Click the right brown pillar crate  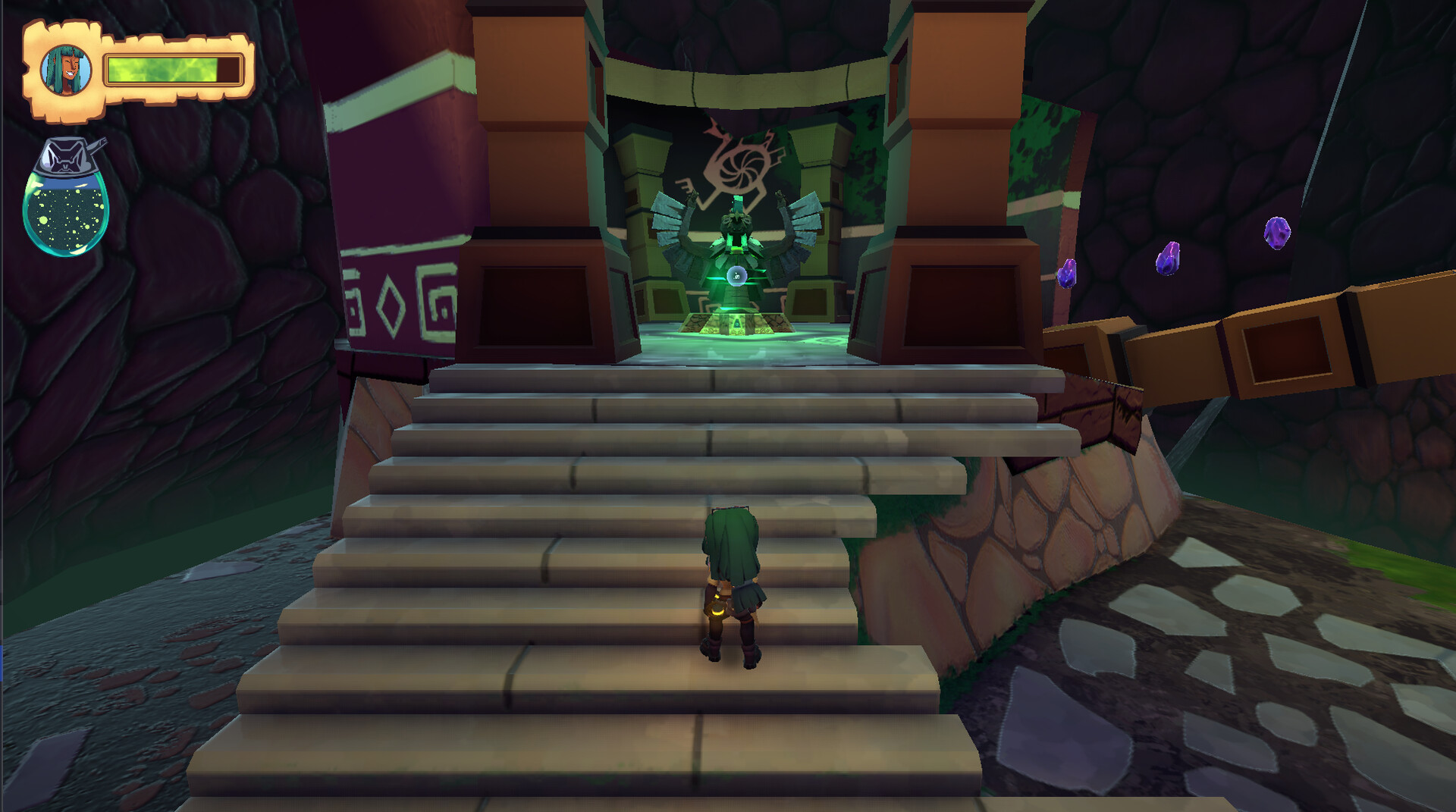(963, 299)
